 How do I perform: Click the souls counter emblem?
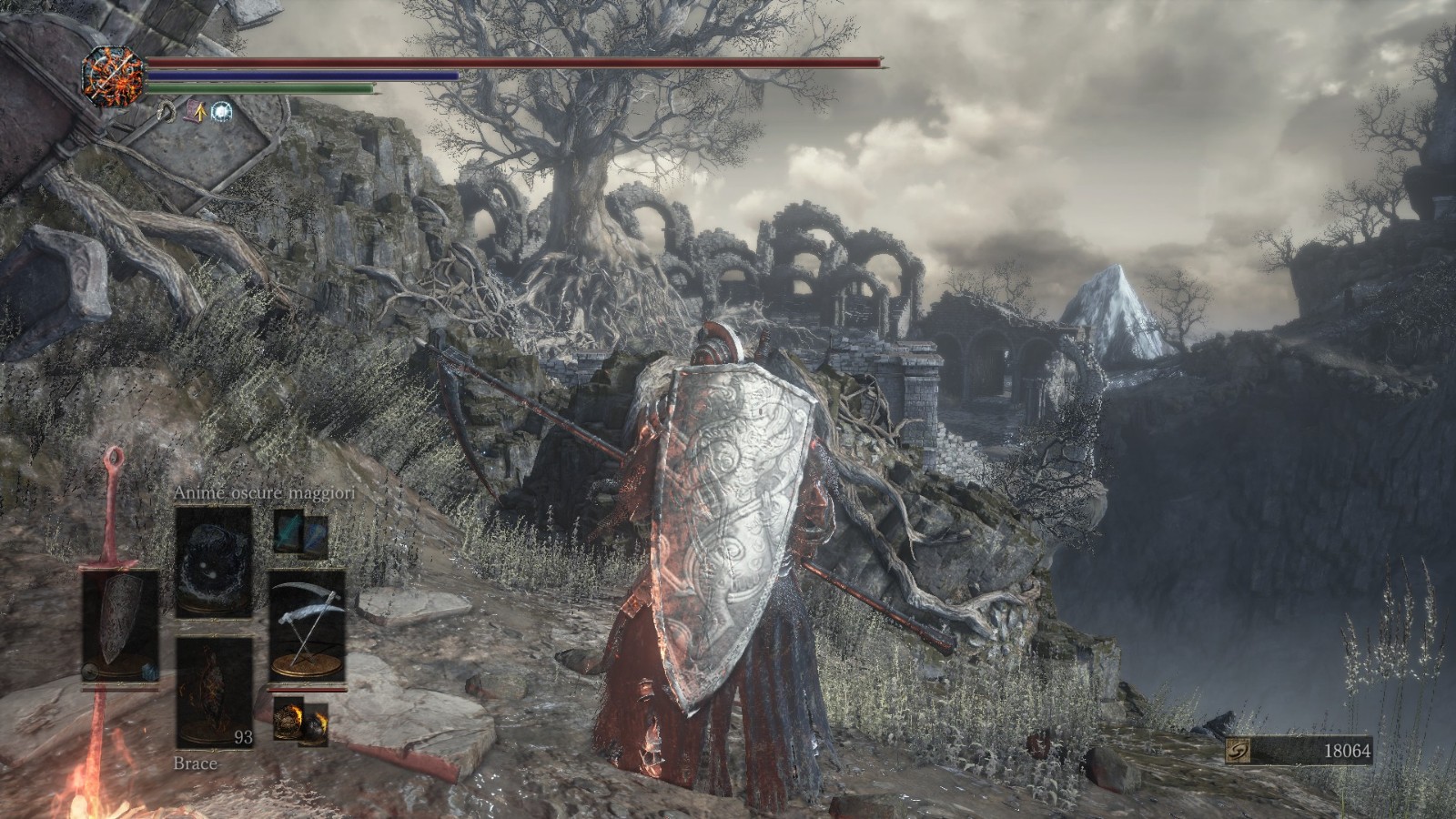point(1239,752)
